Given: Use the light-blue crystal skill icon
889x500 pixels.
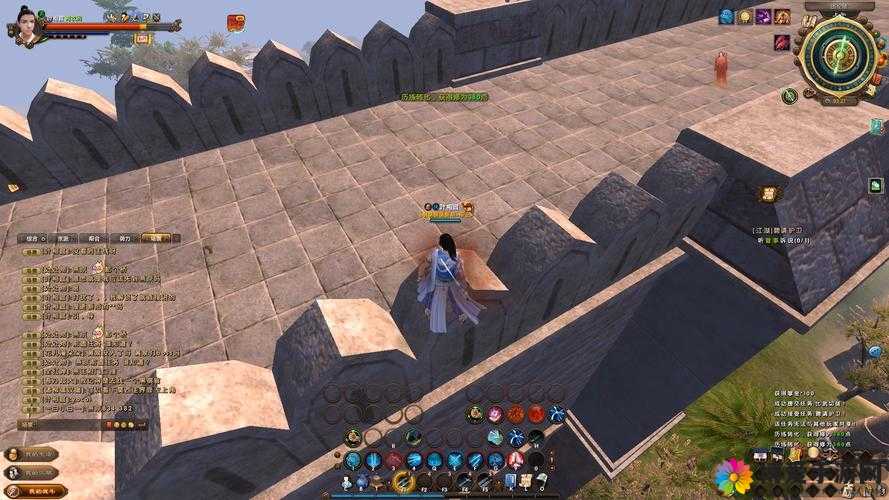Looking at the screenshot, I should (495, 437).
